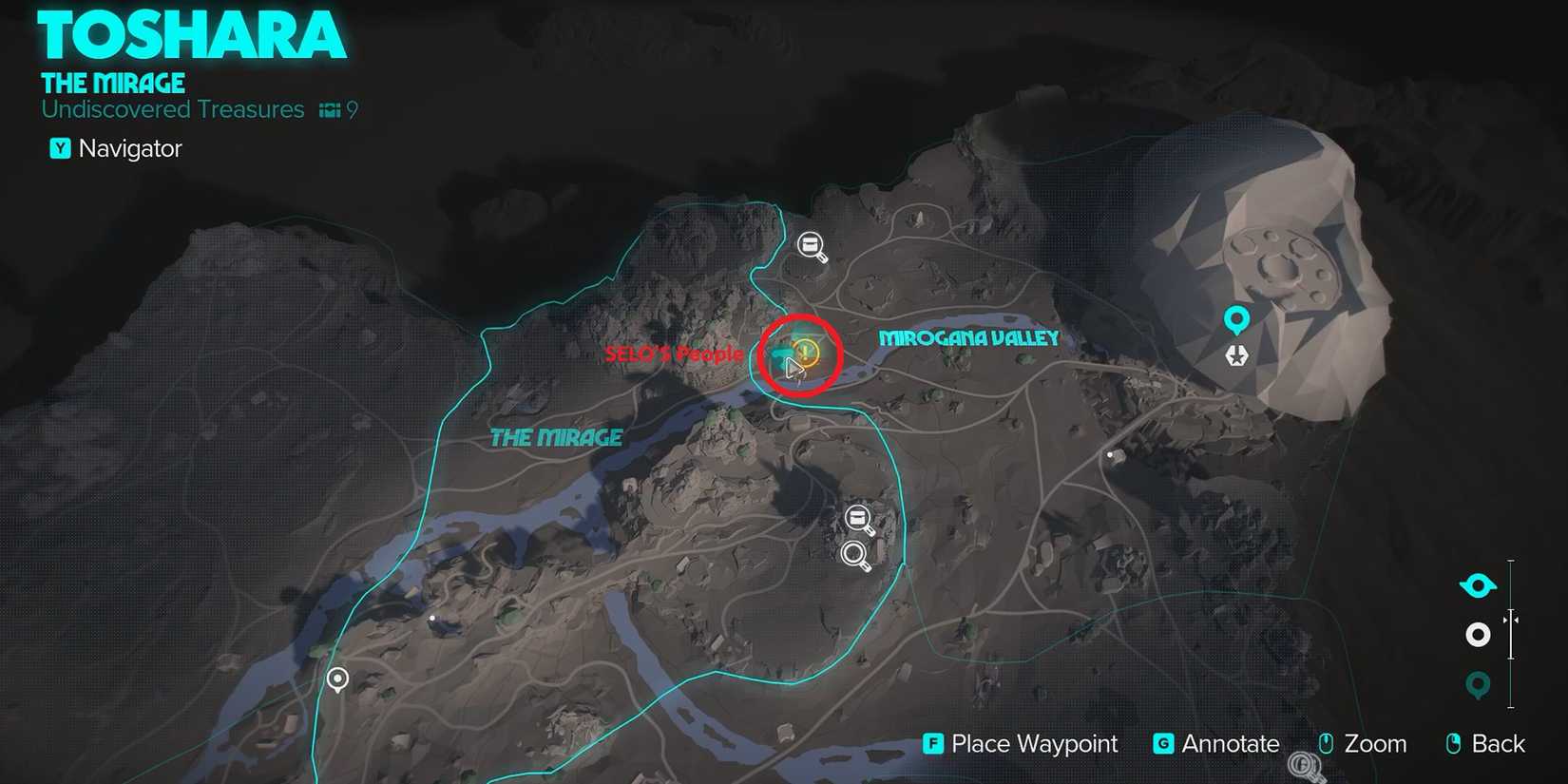Click the undiscovered treasure satchel icon near top
The width and height of the screenshot is (1568, 784).
point(811,246)
